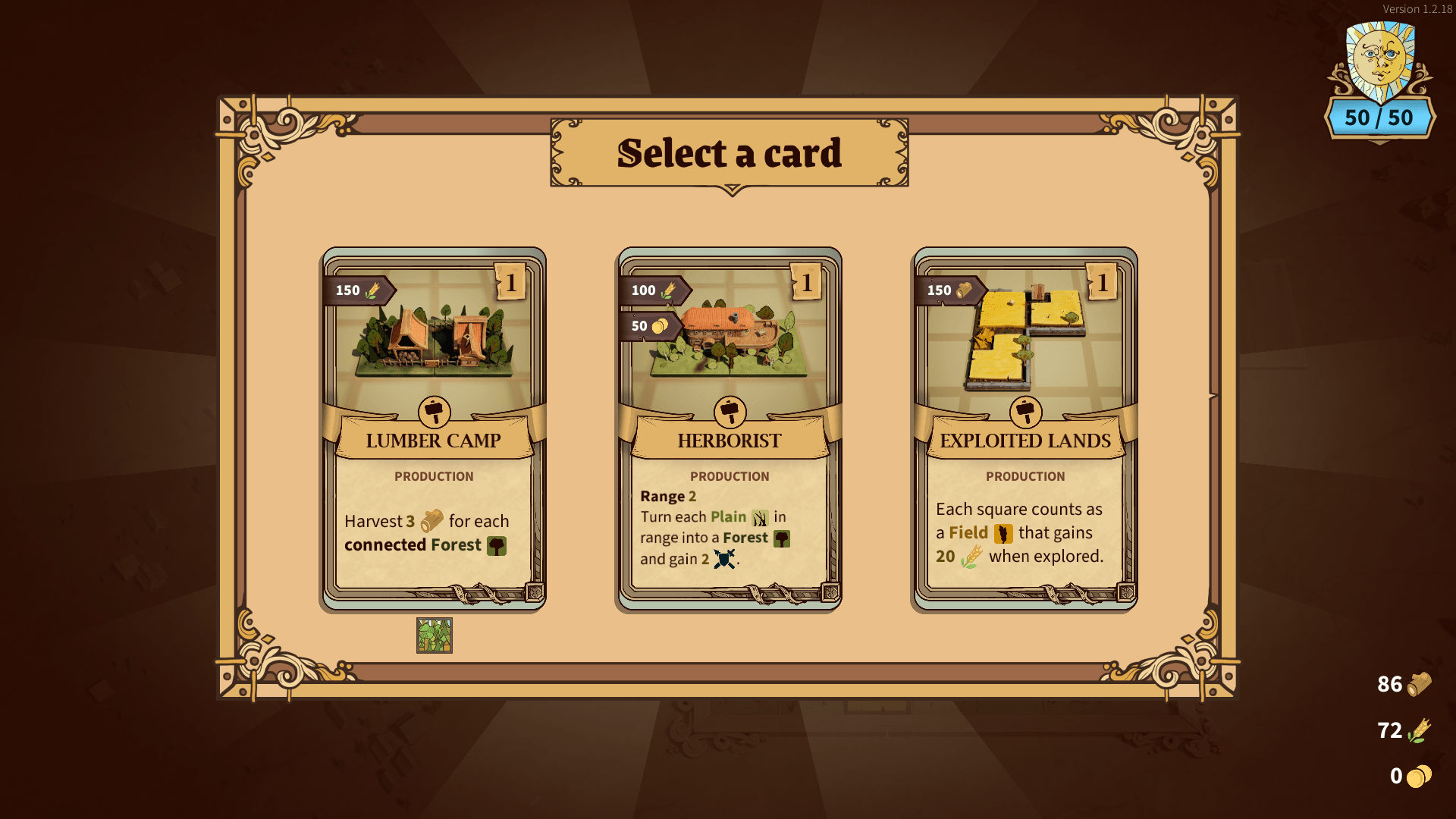Click the sun face emblem
The height and width of the screenshot is (819, 1456).
[x=1379, y=61]
